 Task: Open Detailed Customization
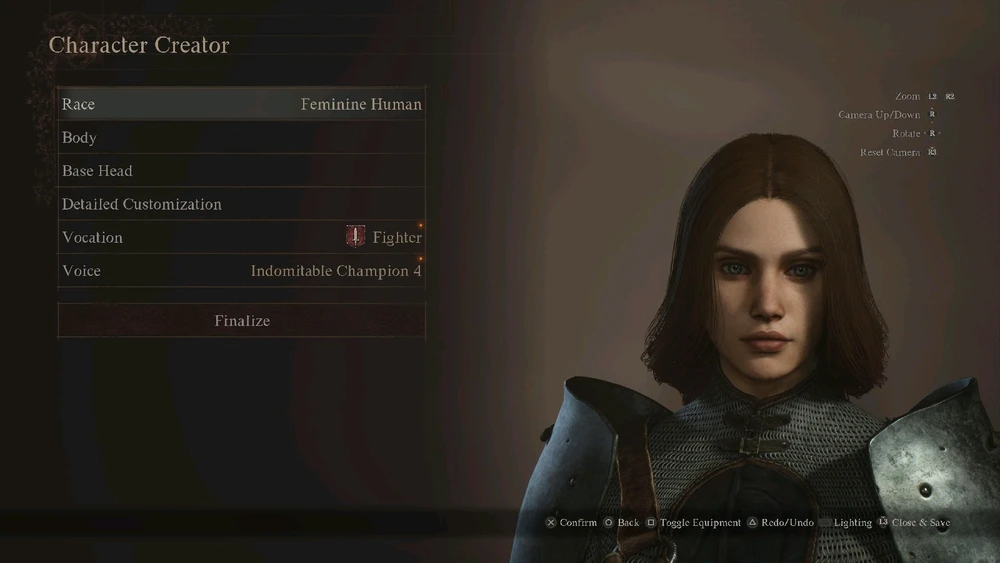click(241, 204)
